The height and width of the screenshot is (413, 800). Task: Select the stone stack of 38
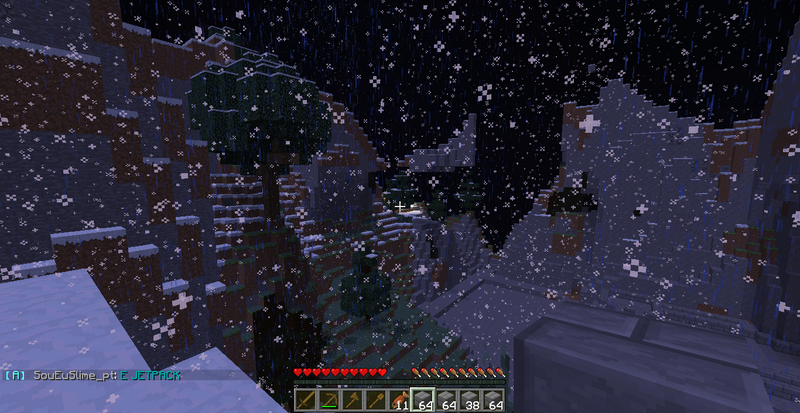click(470, 399)
